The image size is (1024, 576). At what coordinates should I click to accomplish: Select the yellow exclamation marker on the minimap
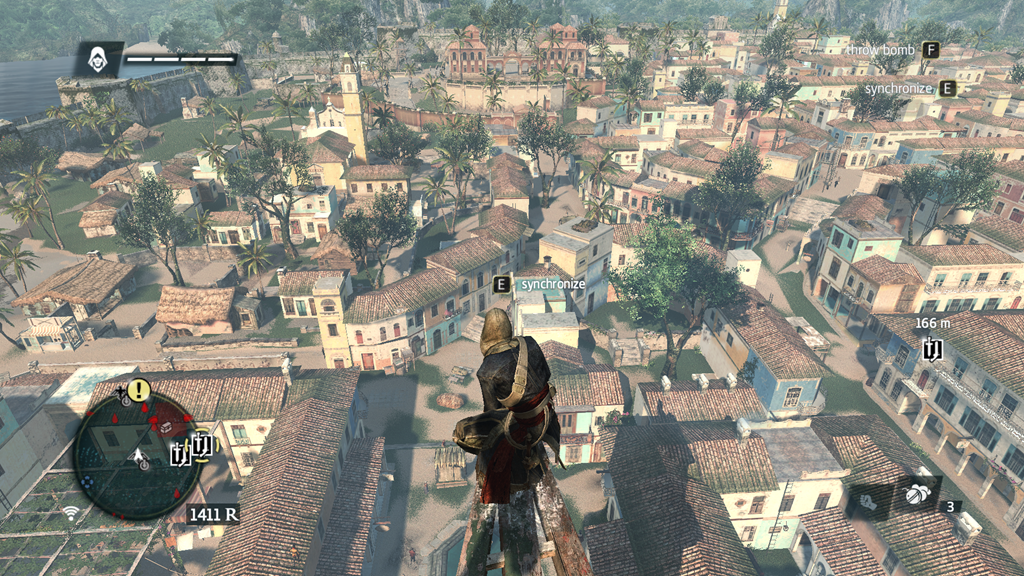point(138,390)
